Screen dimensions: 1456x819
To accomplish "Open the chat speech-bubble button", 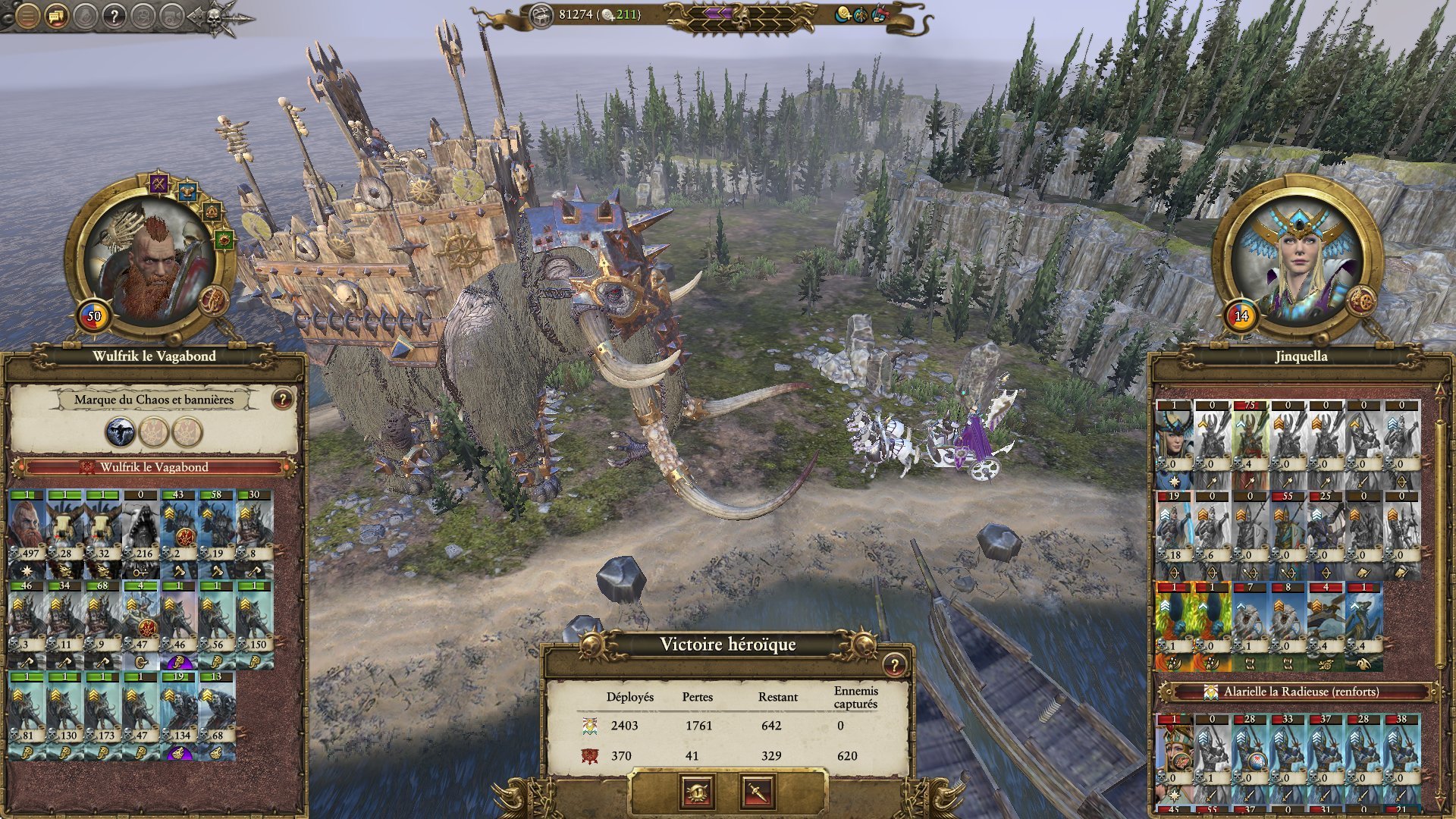I will 56,15.
